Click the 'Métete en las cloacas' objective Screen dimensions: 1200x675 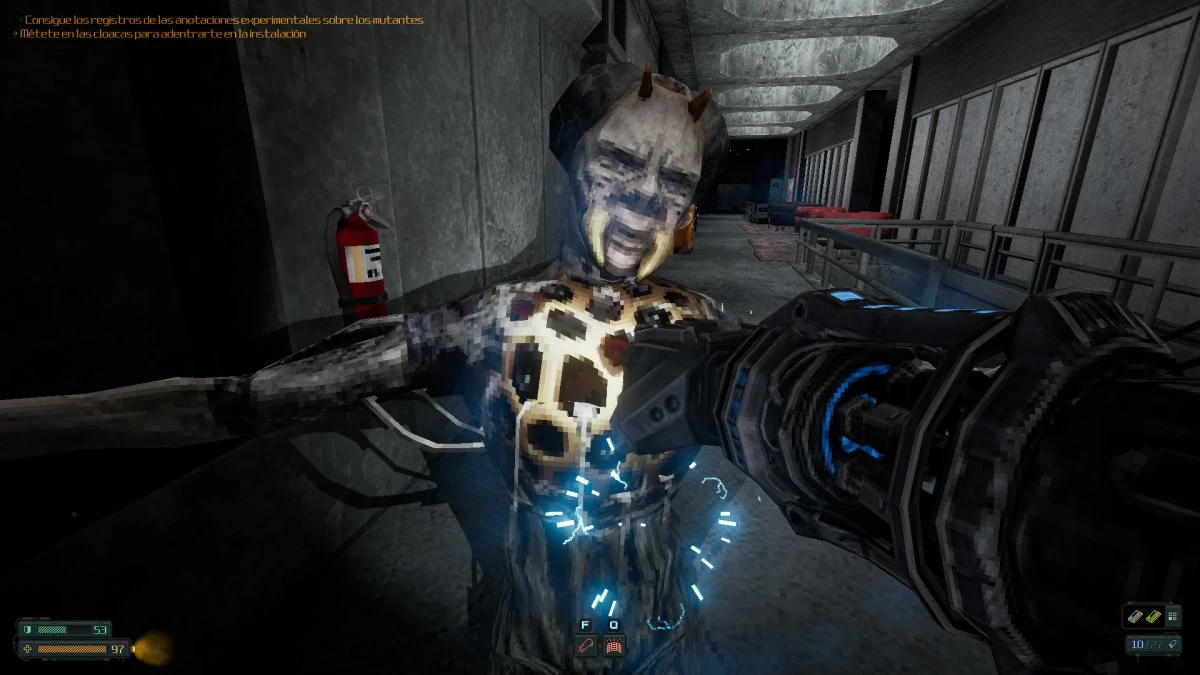162,34
